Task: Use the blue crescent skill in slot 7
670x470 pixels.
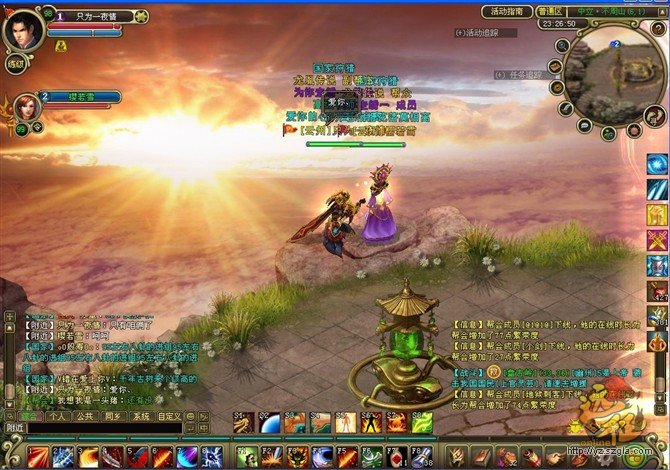Action: click(x=187, y=457)
